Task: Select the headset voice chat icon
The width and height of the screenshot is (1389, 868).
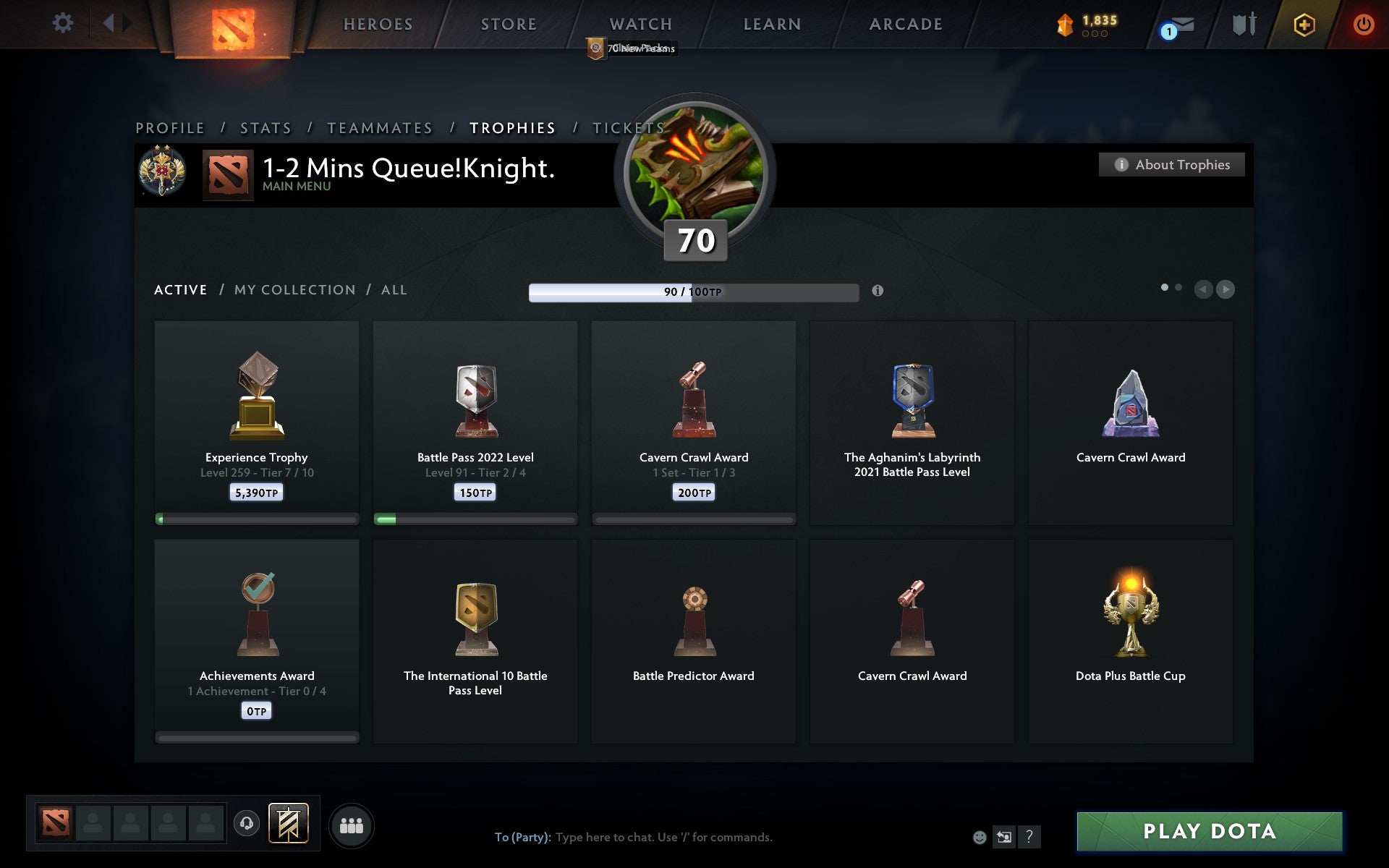Action: tap(247, 824)
